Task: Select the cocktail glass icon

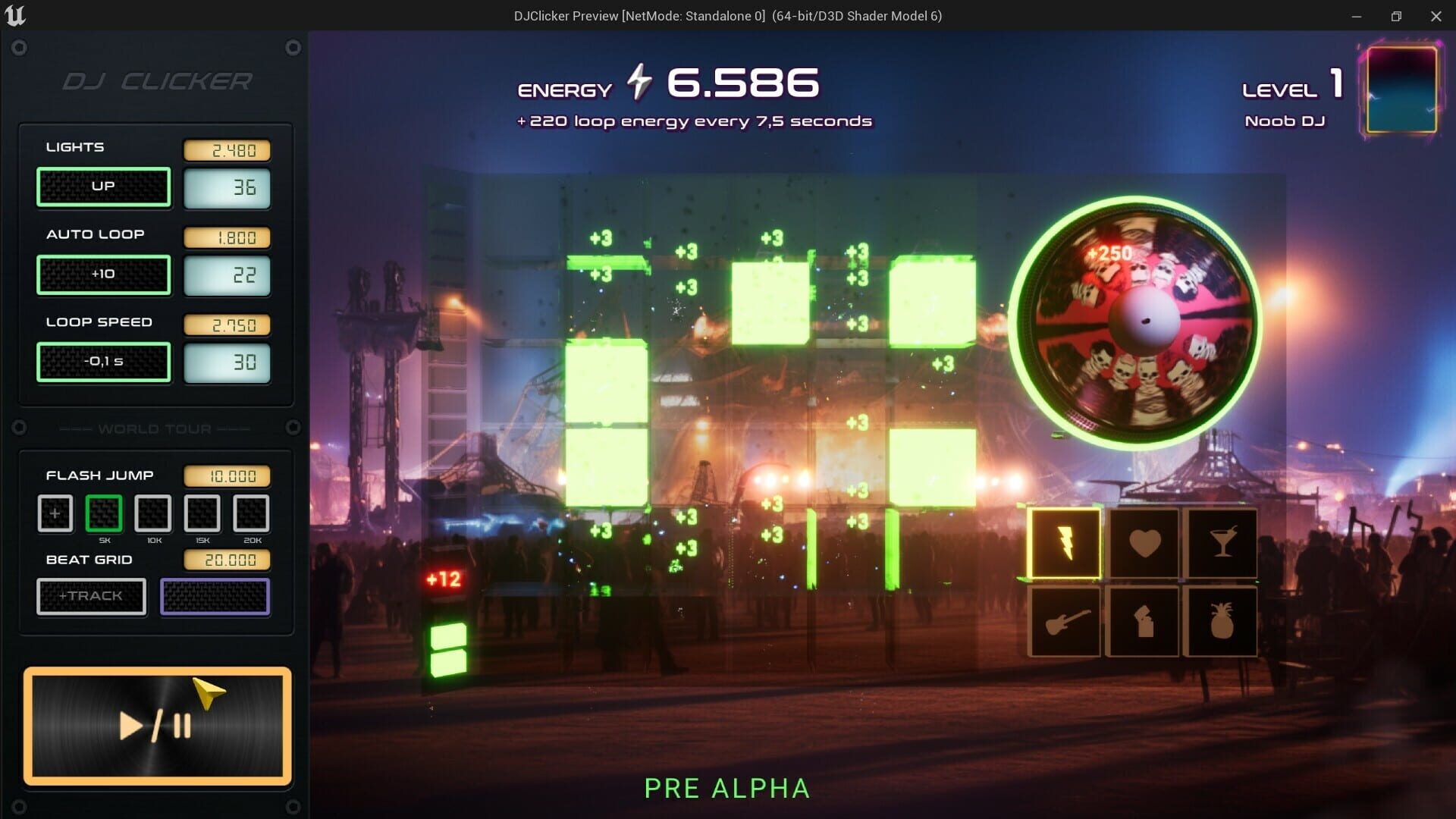Action: pos(1222,543)
